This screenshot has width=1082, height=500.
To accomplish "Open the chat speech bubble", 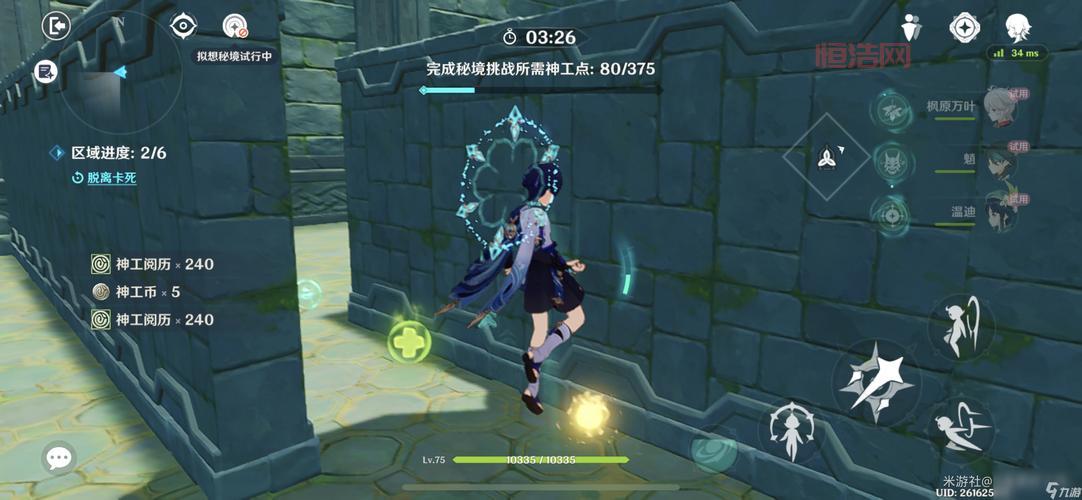I will (x=59, y=458).
